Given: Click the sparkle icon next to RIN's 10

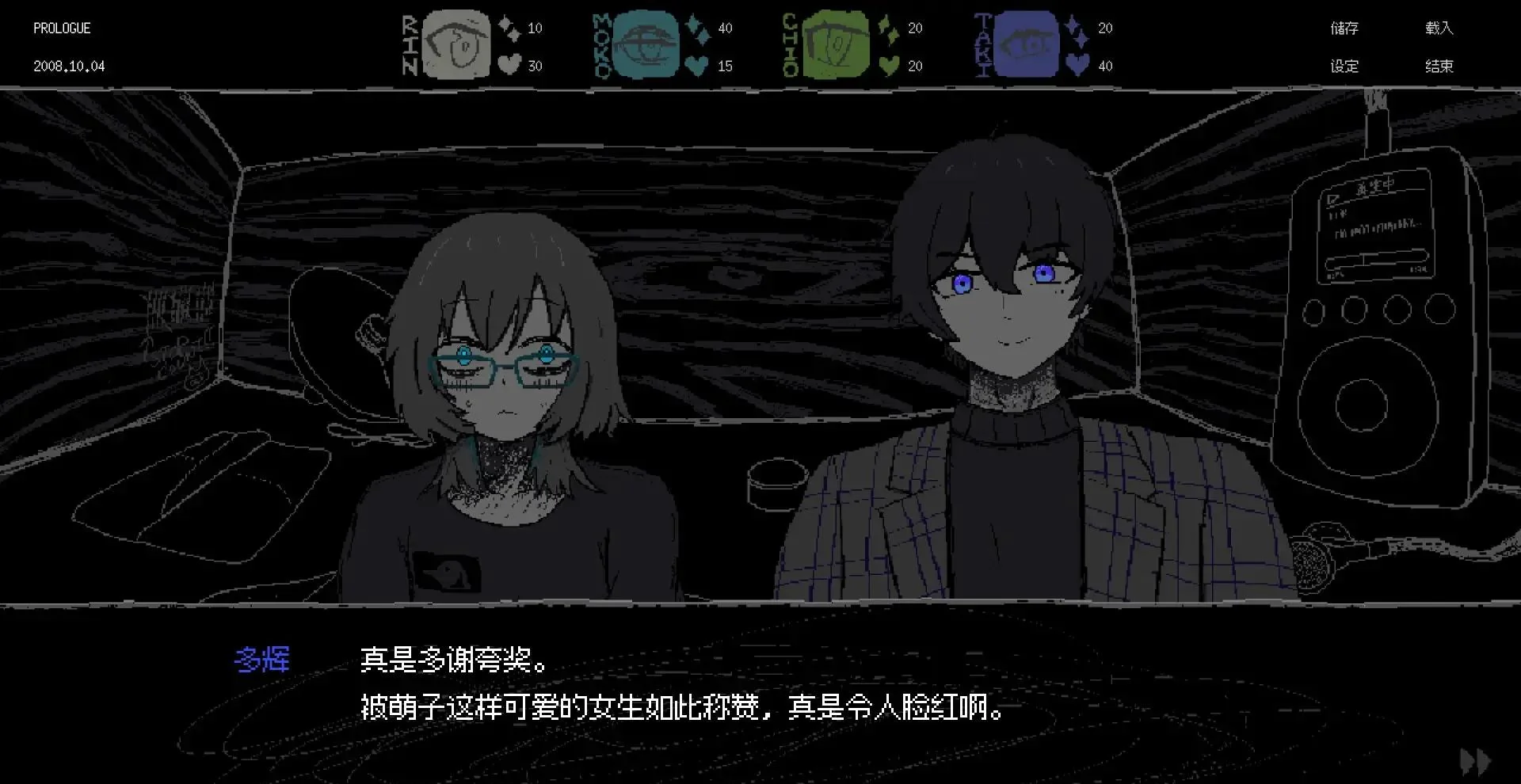Looking at the screenshot, I should 505,26.
